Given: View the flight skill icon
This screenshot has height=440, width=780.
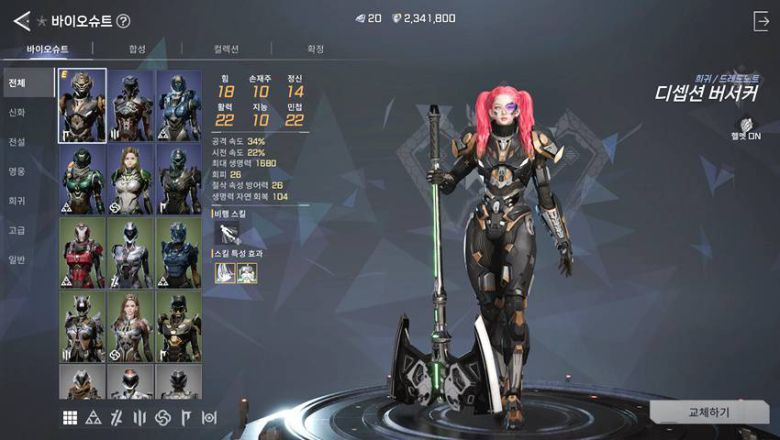Looking at the screenshot, I should pyautogui.click(x=227, y=234).
